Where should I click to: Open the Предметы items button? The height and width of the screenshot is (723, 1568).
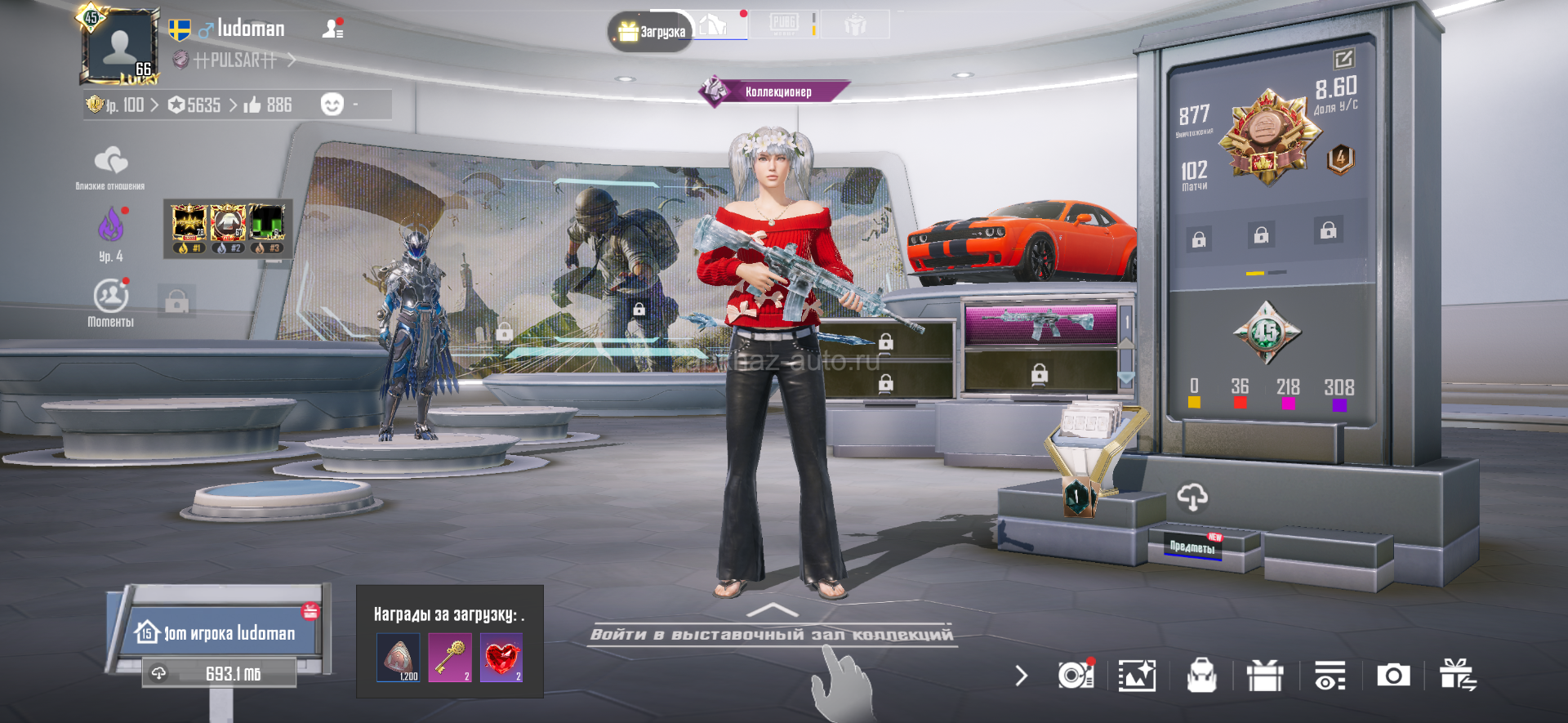[1192, 547]
